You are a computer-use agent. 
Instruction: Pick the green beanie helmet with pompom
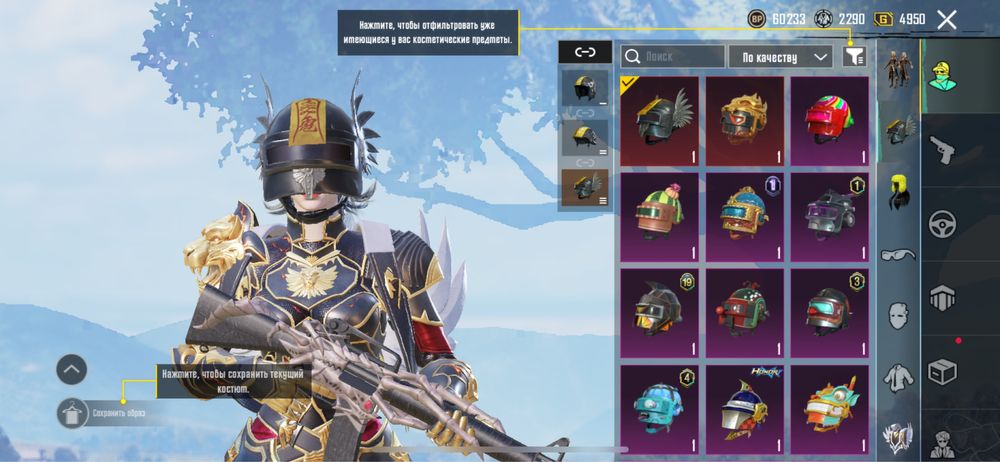click(x=659, y=217)
